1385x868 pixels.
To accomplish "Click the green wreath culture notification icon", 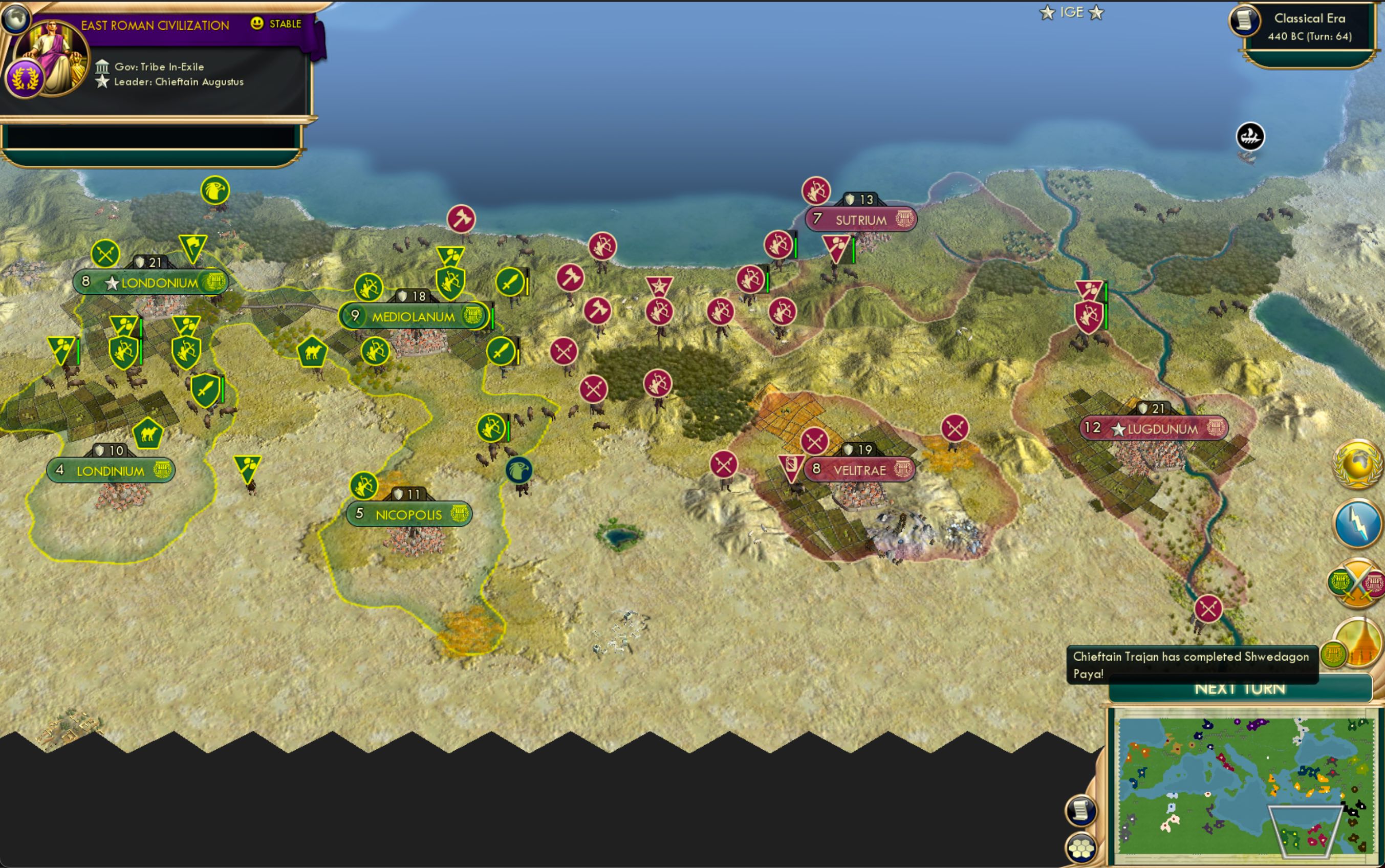I will pos(1333,652).
